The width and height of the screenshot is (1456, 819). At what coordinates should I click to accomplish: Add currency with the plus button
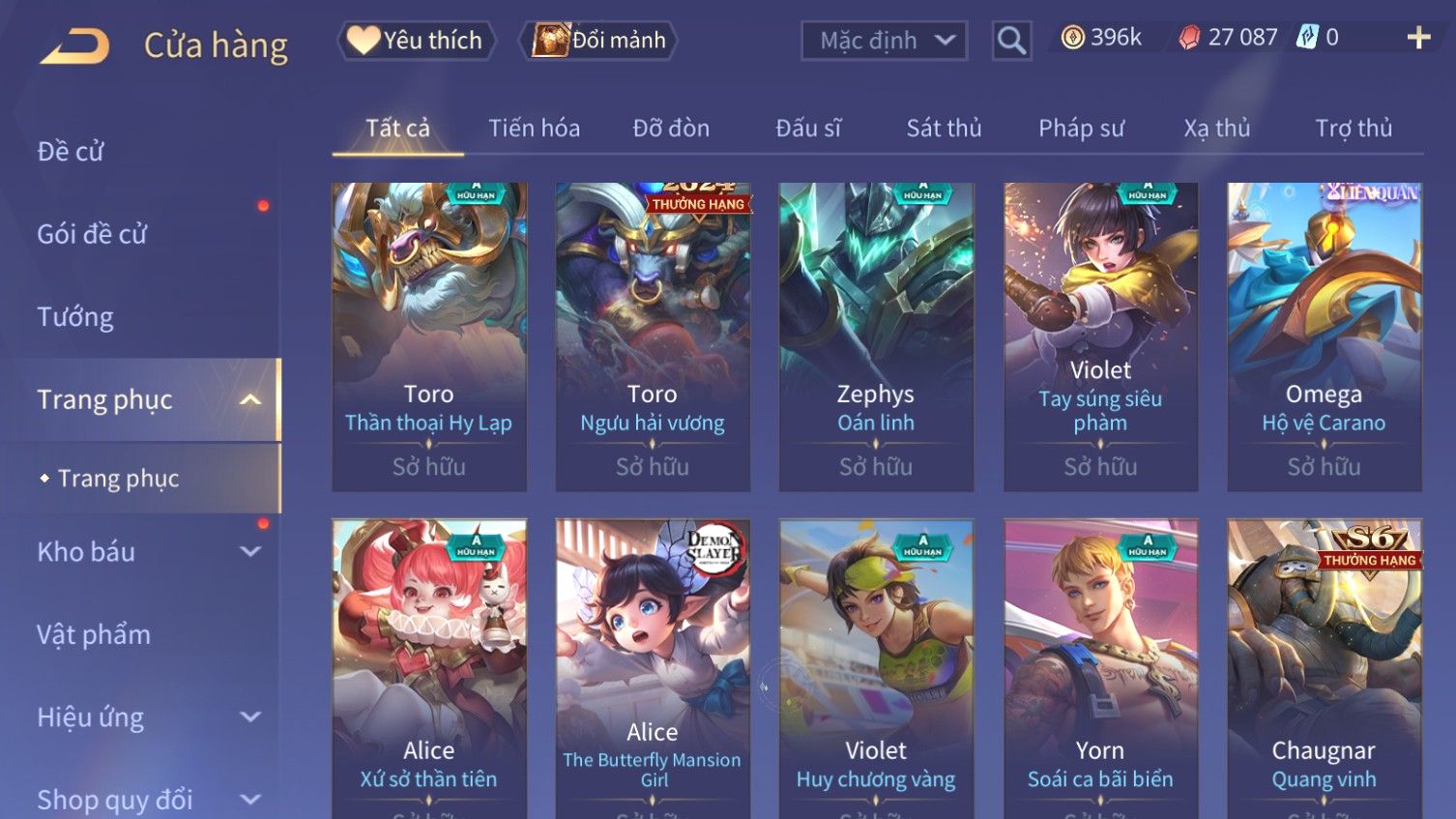1418,38
